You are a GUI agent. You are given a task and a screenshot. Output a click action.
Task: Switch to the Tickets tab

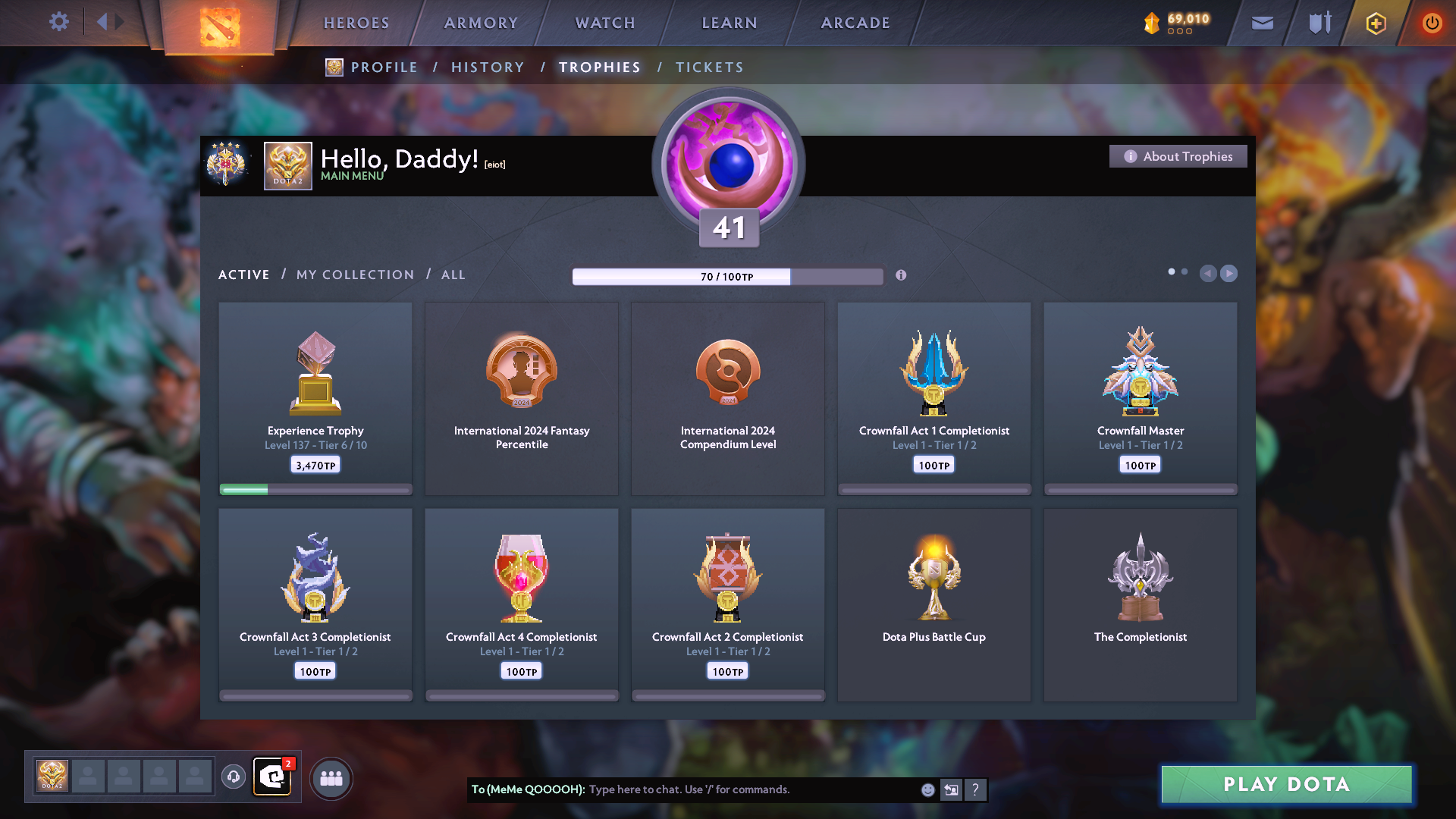709,67
